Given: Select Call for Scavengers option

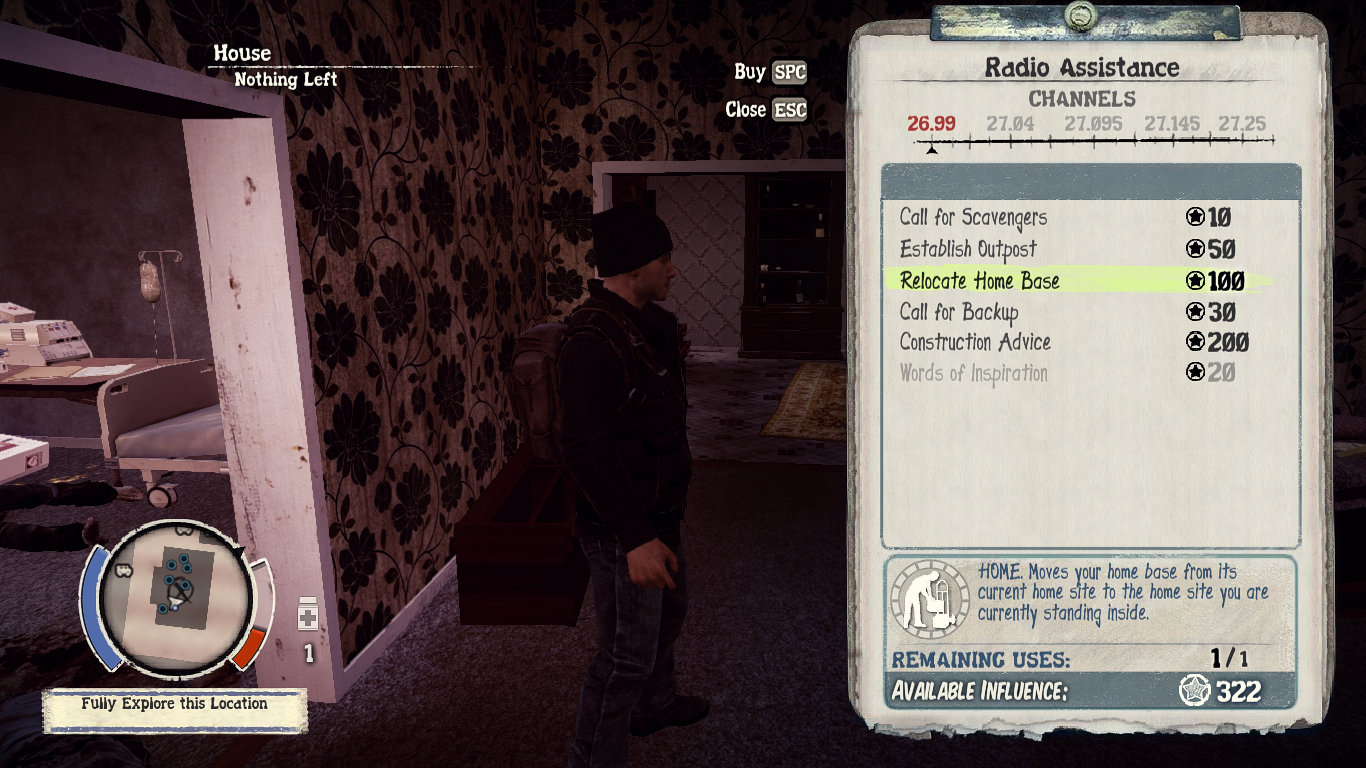Looking at the screenshot, I should 959,218.
